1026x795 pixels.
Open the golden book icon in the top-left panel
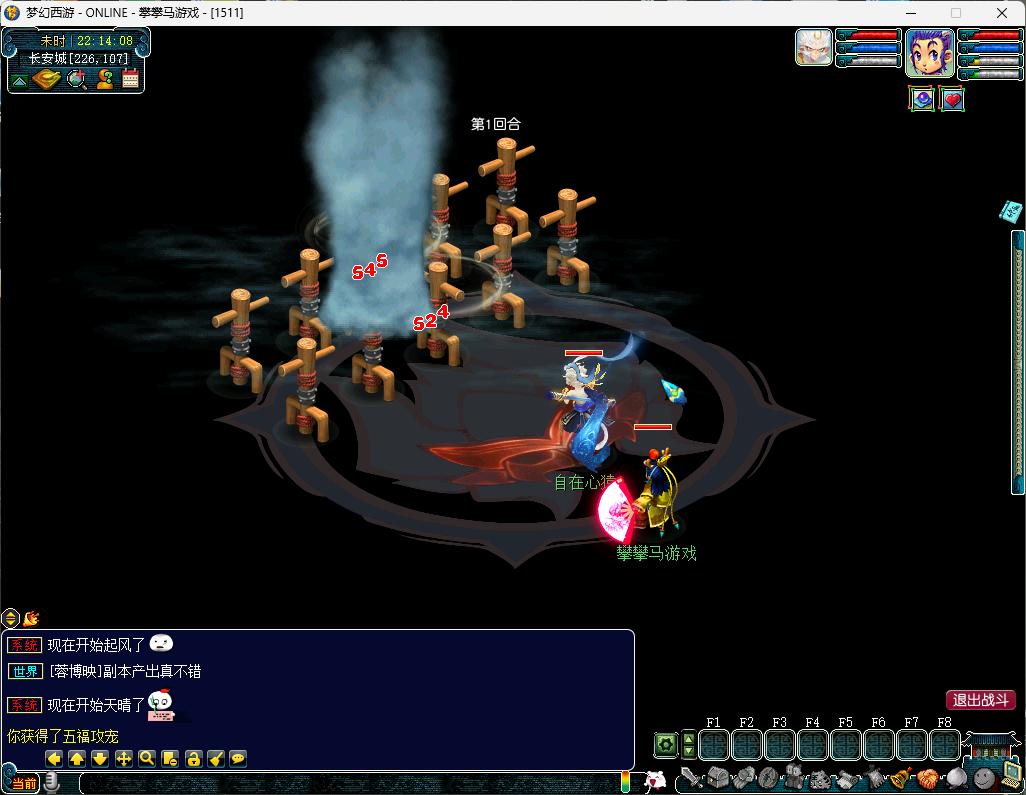click(x=46, y=79)
